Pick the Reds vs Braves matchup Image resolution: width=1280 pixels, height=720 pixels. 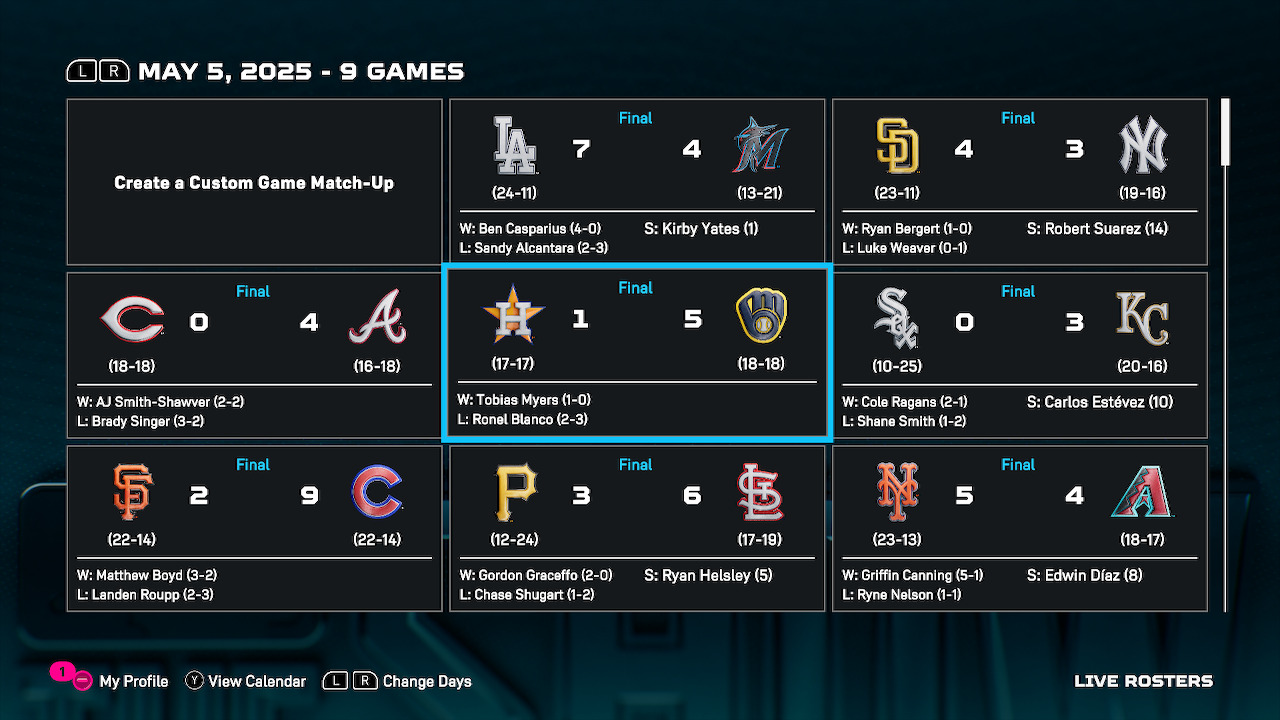pyautogui.click(x=254, y=355)
